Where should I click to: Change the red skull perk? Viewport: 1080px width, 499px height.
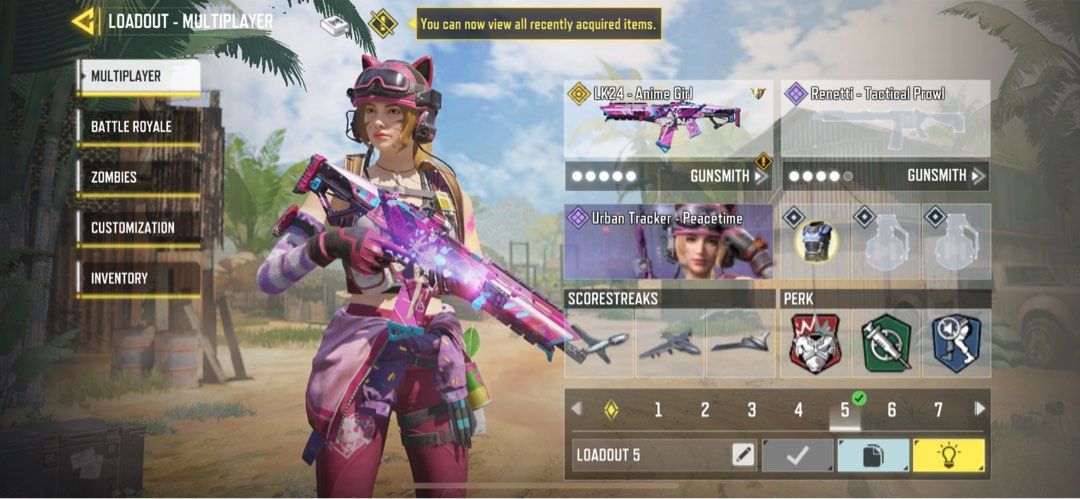tap(815, 343)
